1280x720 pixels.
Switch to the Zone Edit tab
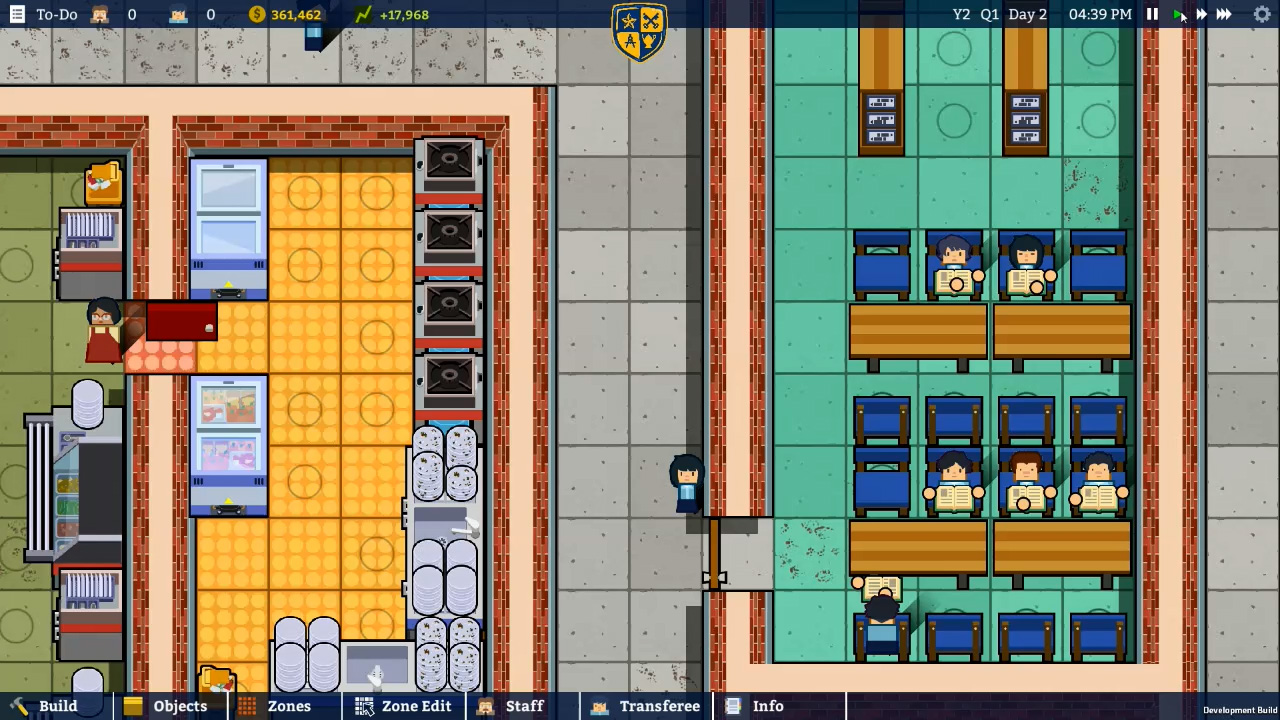pyautogui.click(x=404, y=706)
